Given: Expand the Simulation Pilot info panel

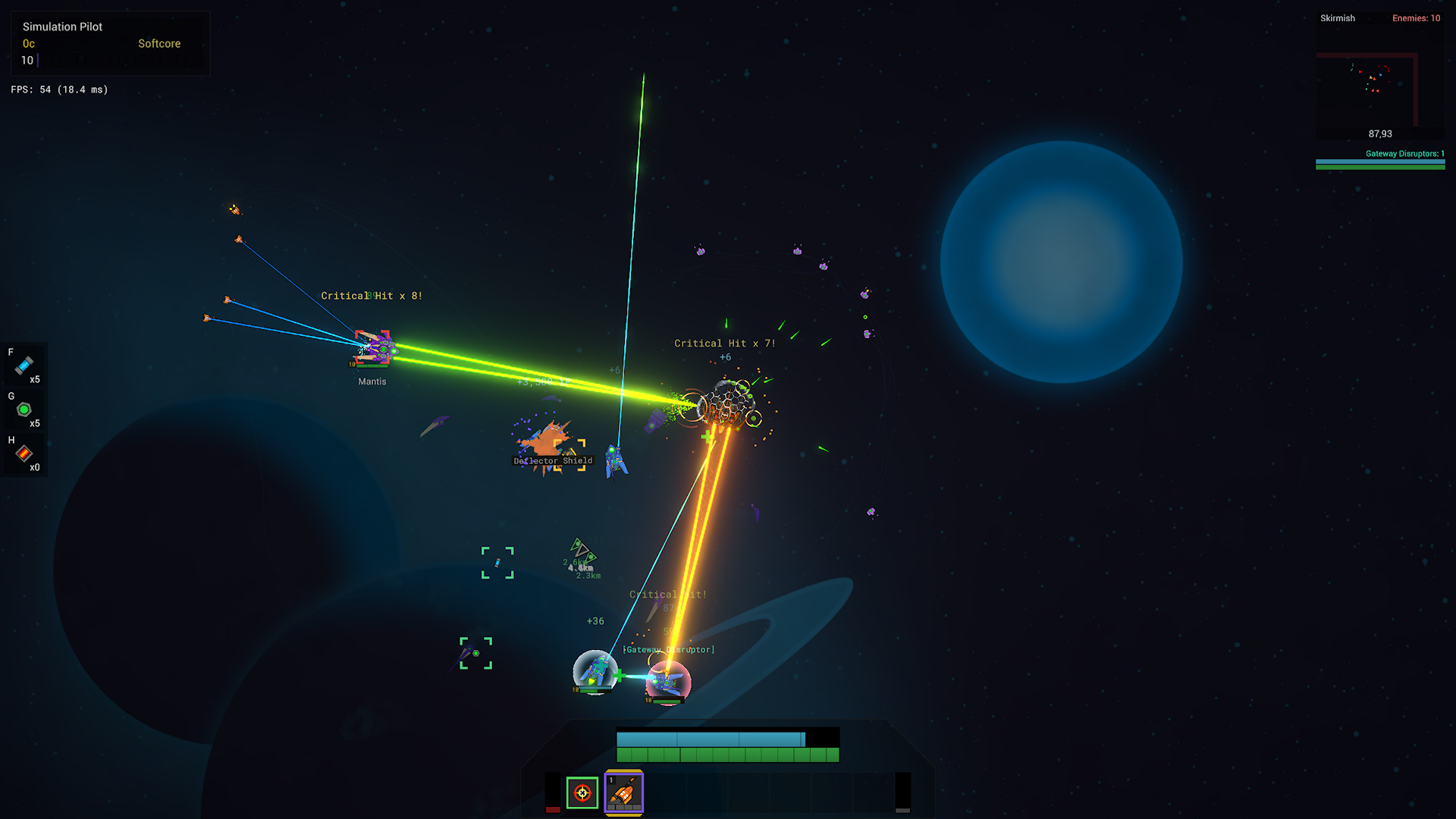Looking at the screenshot, I should pyautogui.click(x=63, y=27).
